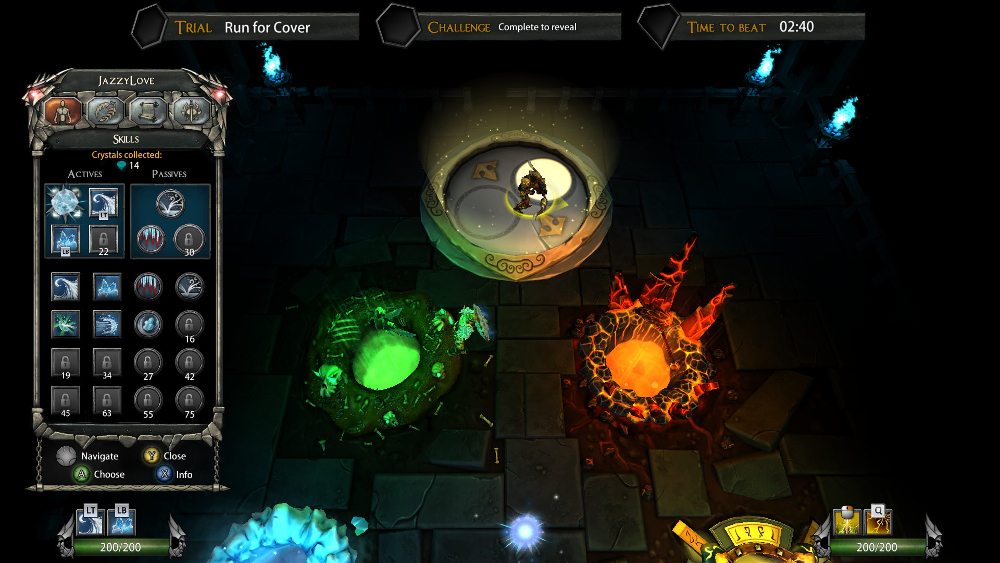The height and width of the screenshot is (563, 1000).
Task: Select the locked passive labeled 42
Action: coord(189,362)
